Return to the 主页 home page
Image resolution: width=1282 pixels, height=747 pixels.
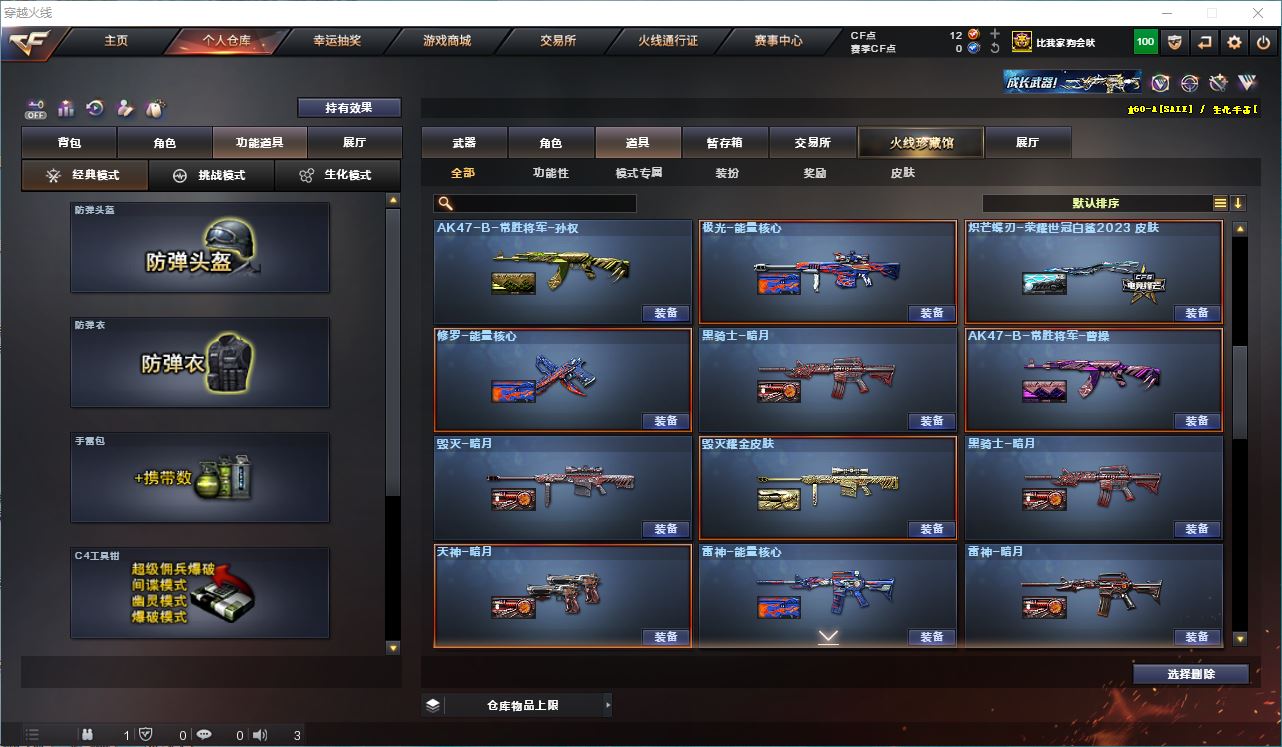[x=116, y=41]
